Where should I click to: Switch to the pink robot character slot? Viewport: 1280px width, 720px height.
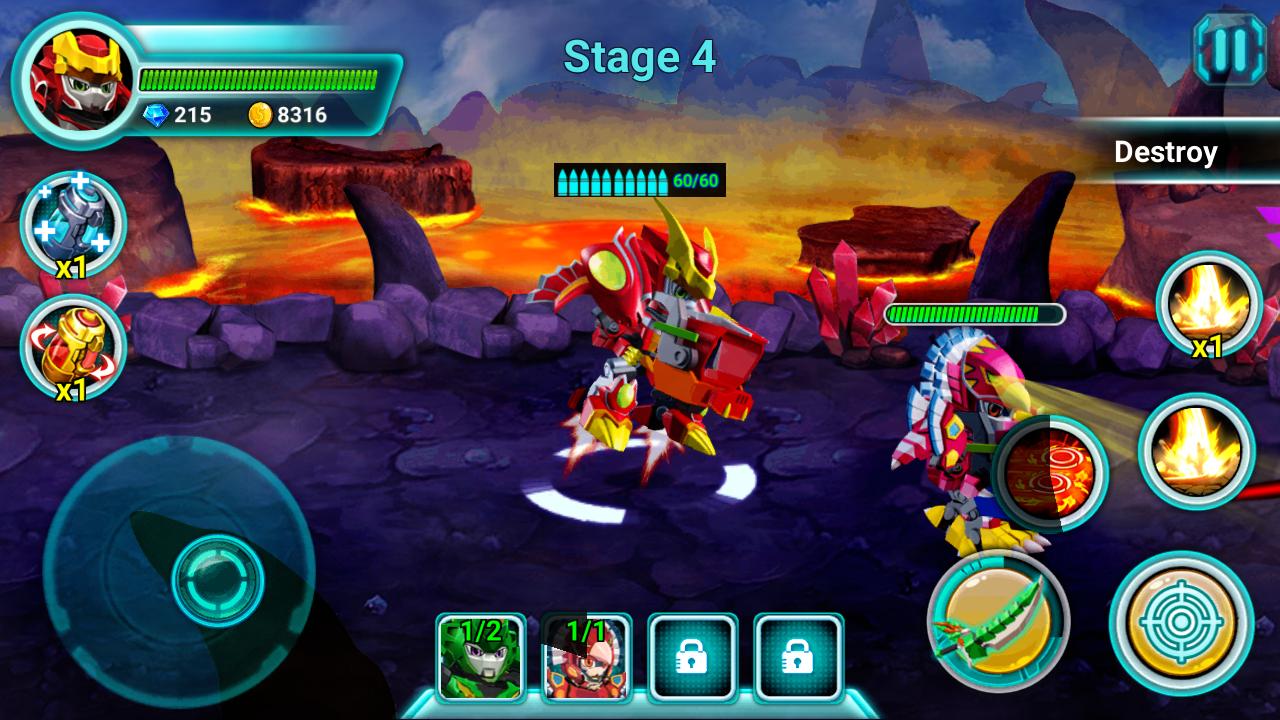(x=587, y=657)
